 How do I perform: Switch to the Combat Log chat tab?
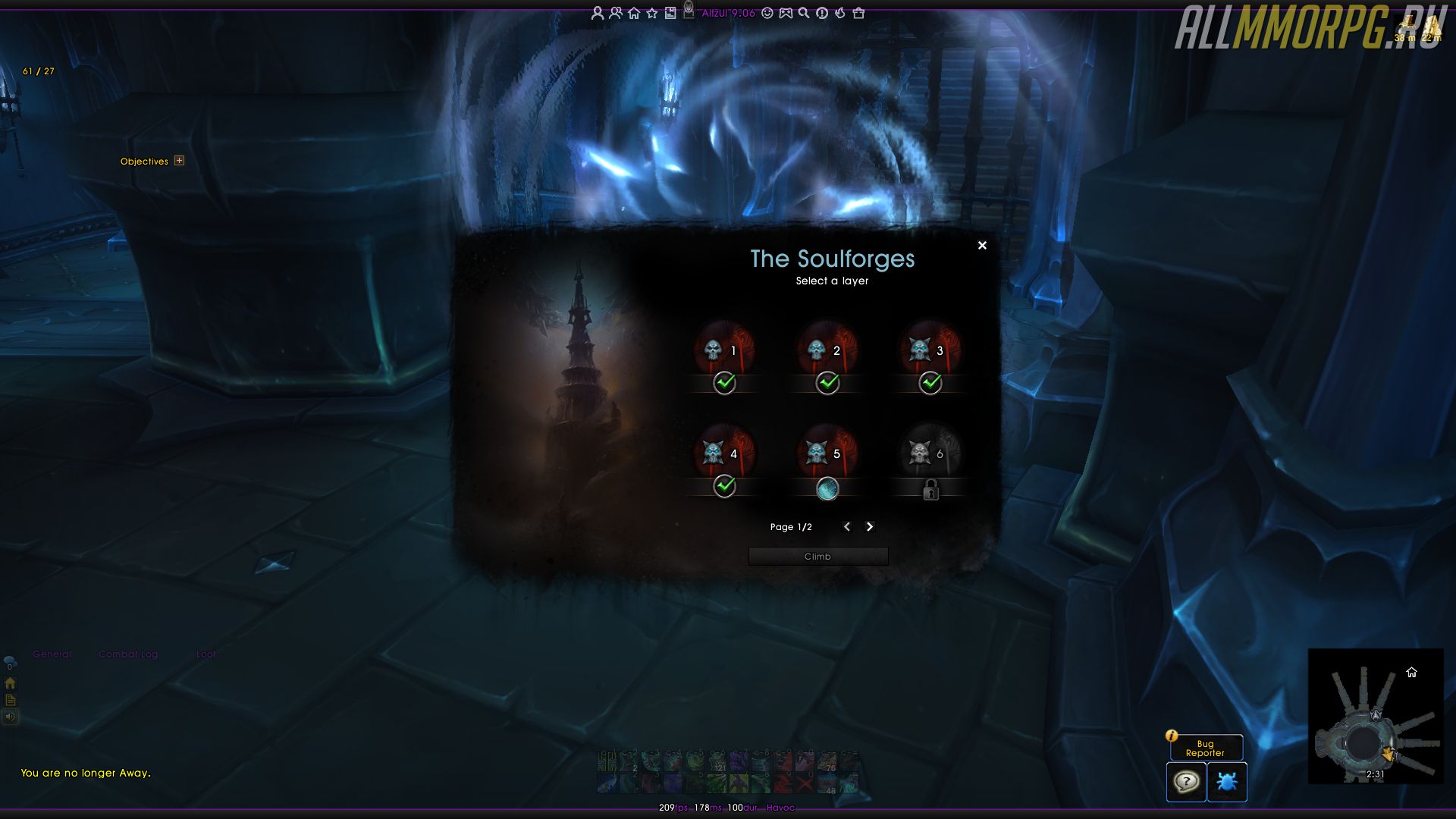tap(128, 654)
